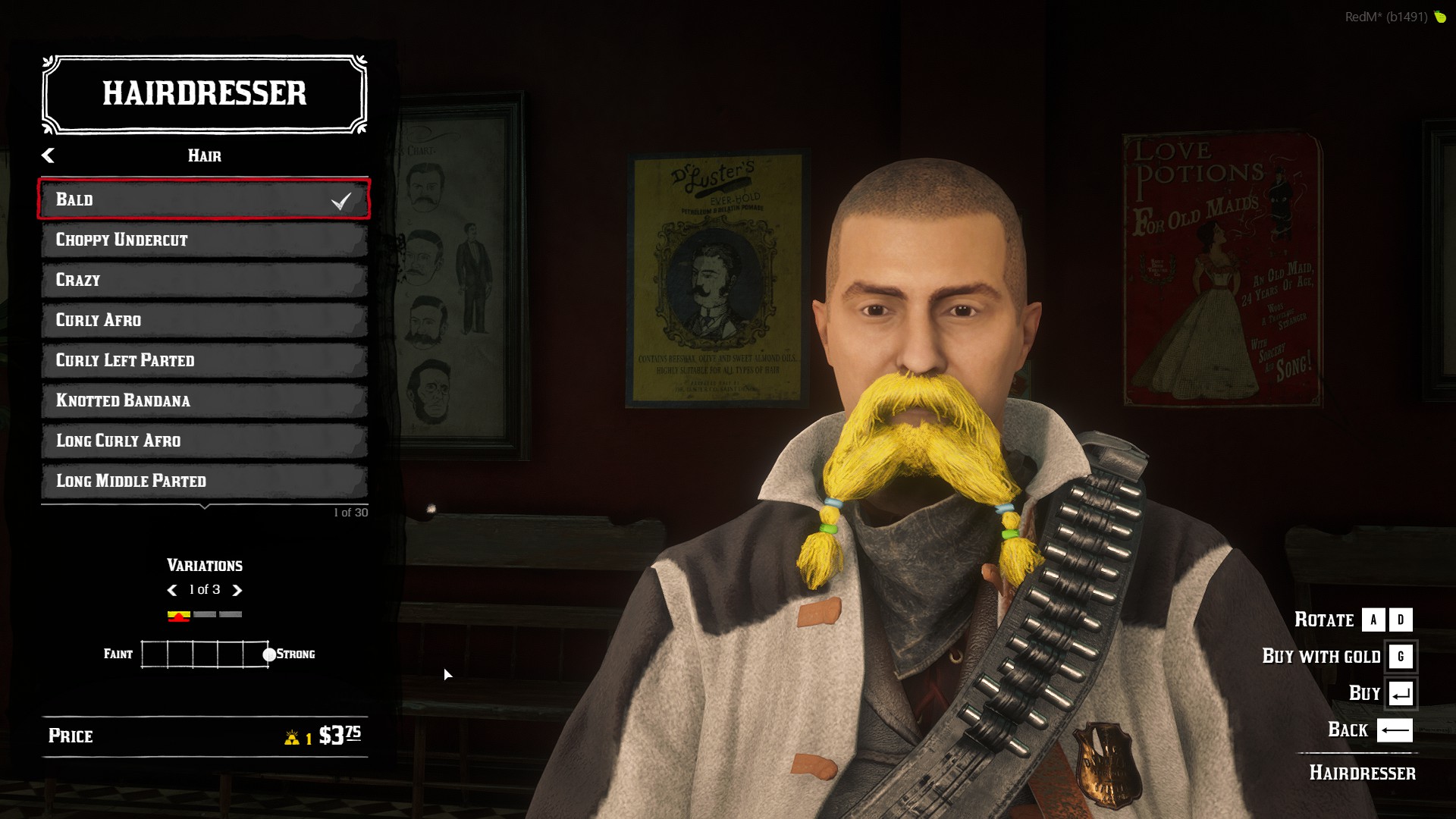Go back using the arrow beside Hair

point(48,155)
